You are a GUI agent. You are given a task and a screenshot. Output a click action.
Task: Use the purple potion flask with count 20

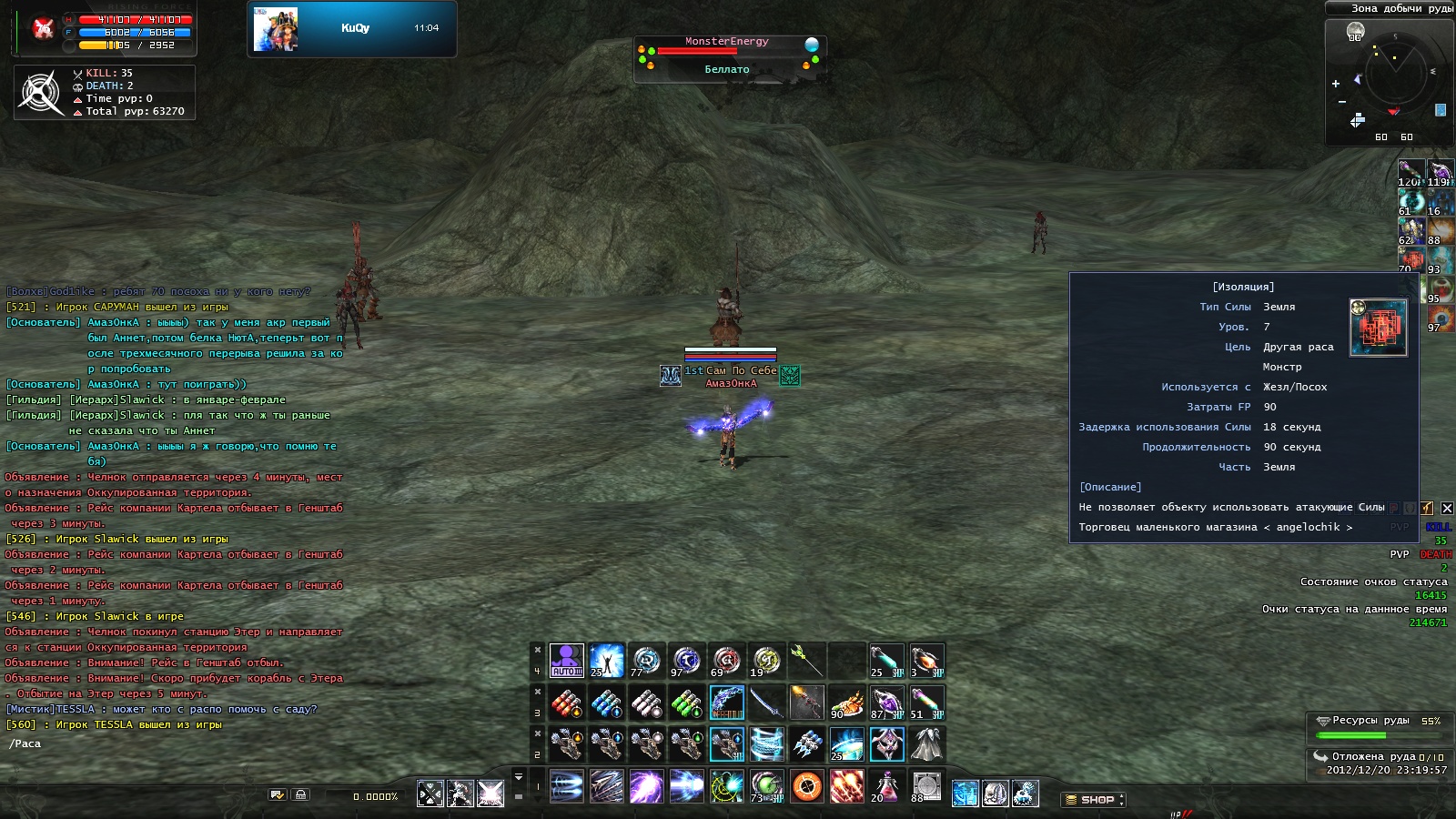click(885, 786)
